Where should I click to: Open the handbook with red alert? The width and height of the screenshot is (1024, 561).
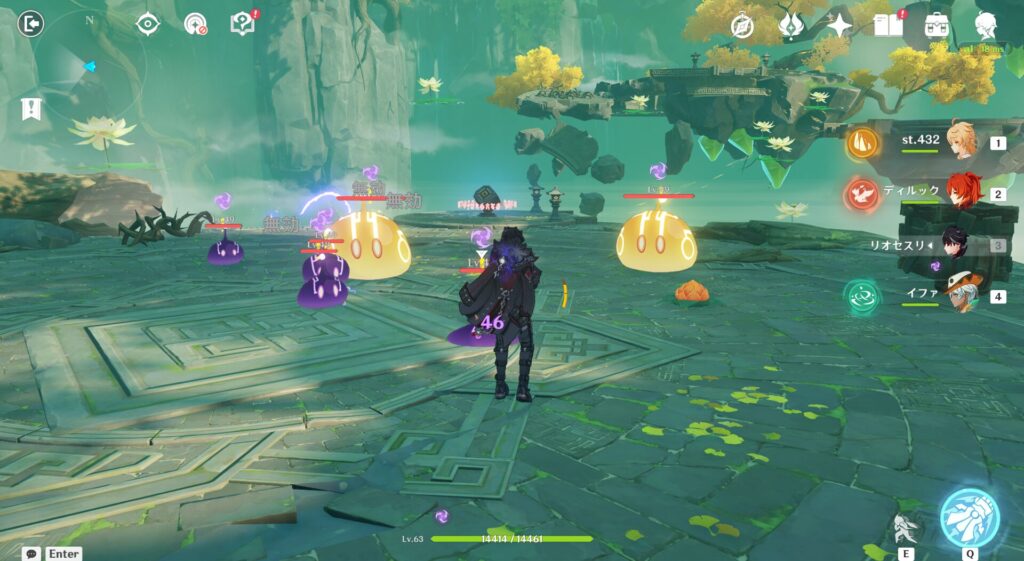click(x=888, y=25)
